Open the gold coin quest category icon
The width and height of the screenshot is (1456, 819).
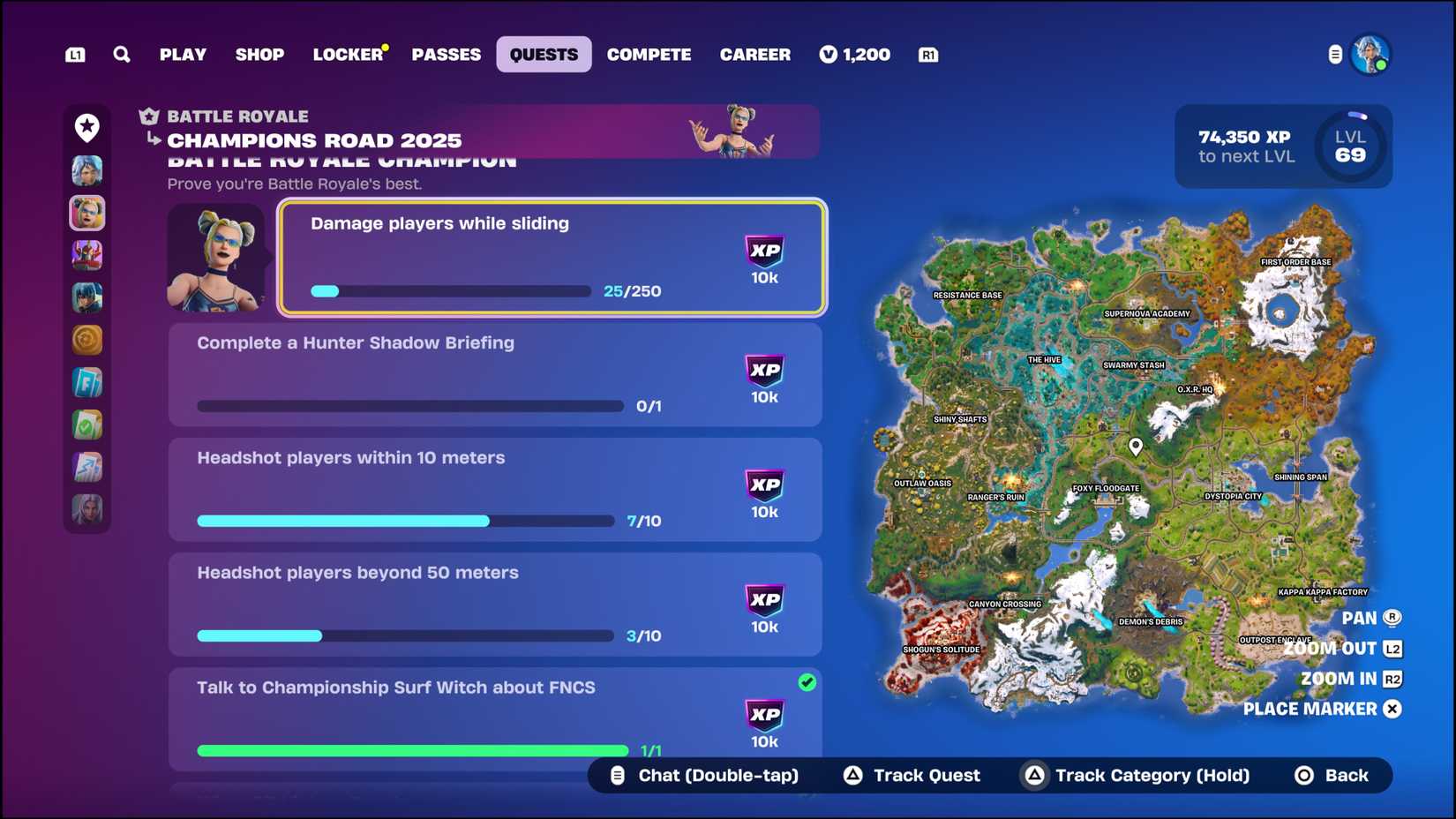87,340
